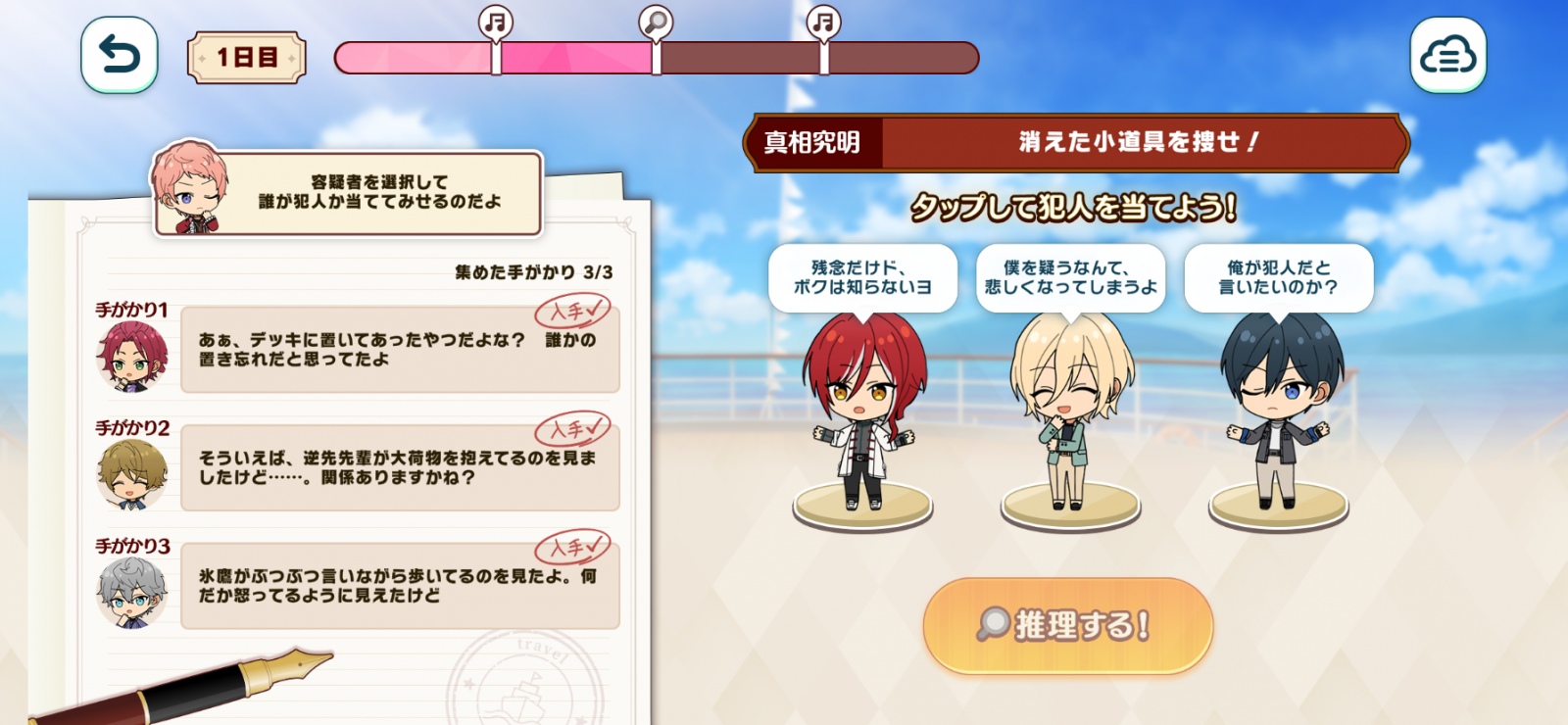Pick the dark-haired winking suspect

tap(1279, 411)
